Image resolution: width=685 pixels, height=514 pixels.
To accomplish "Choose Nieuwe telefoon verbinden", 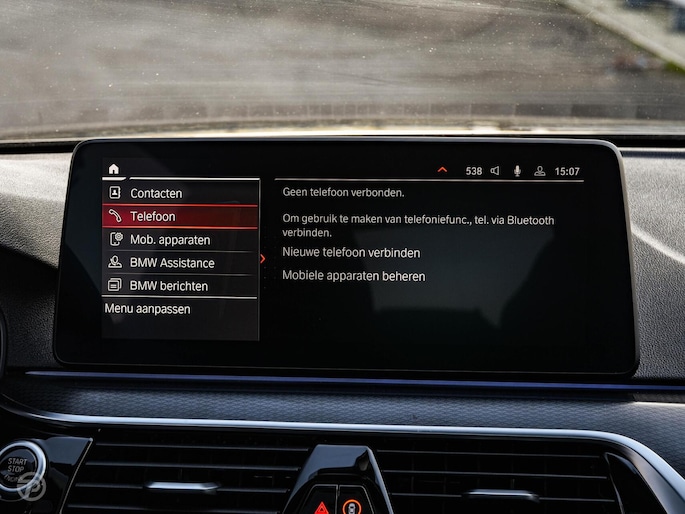I will [351, 253].
